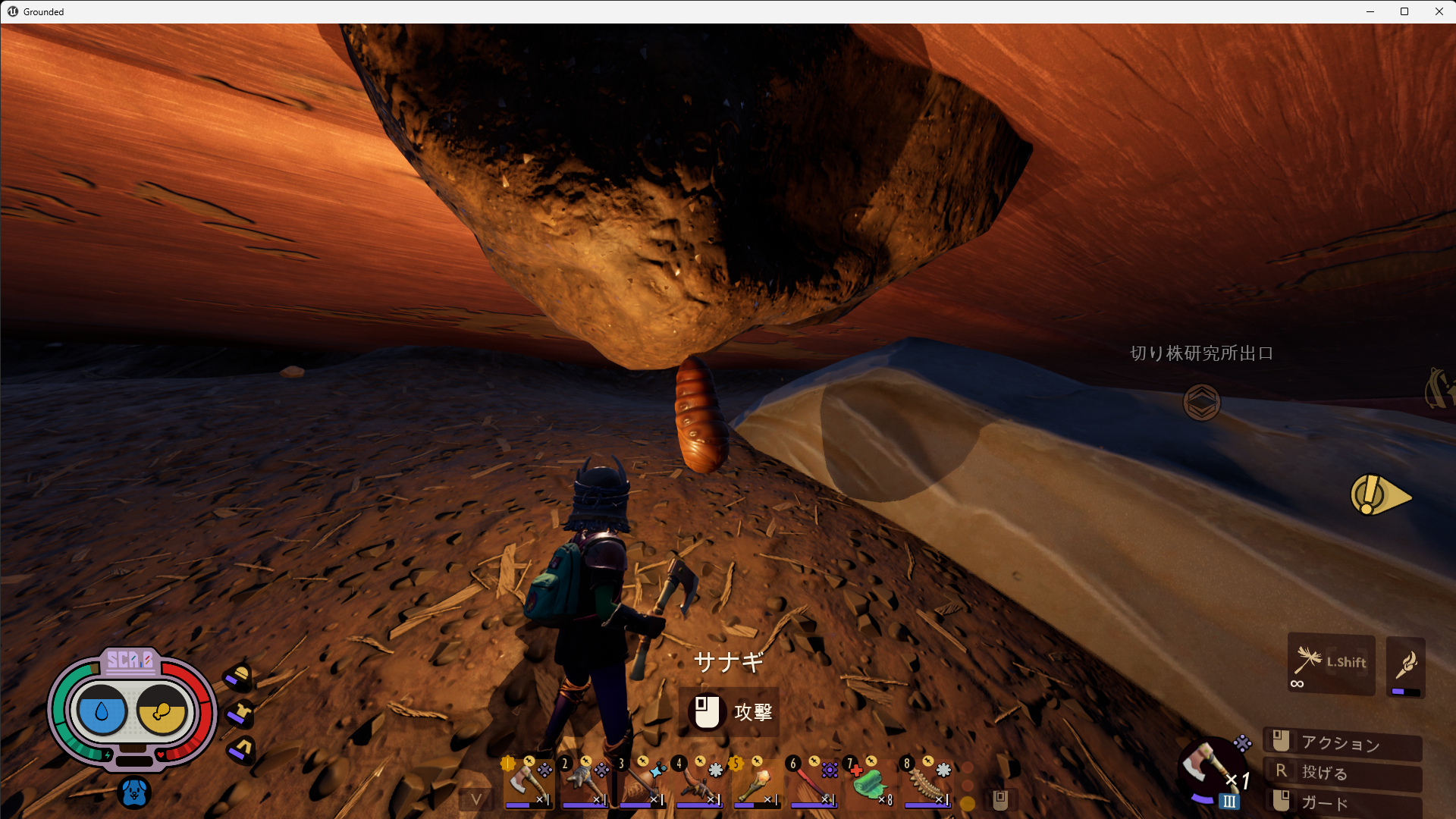This screenshot has width=1456, height=819.
Task: Click the equipped axe icon showing ×1
Action: click(1210, 771)
